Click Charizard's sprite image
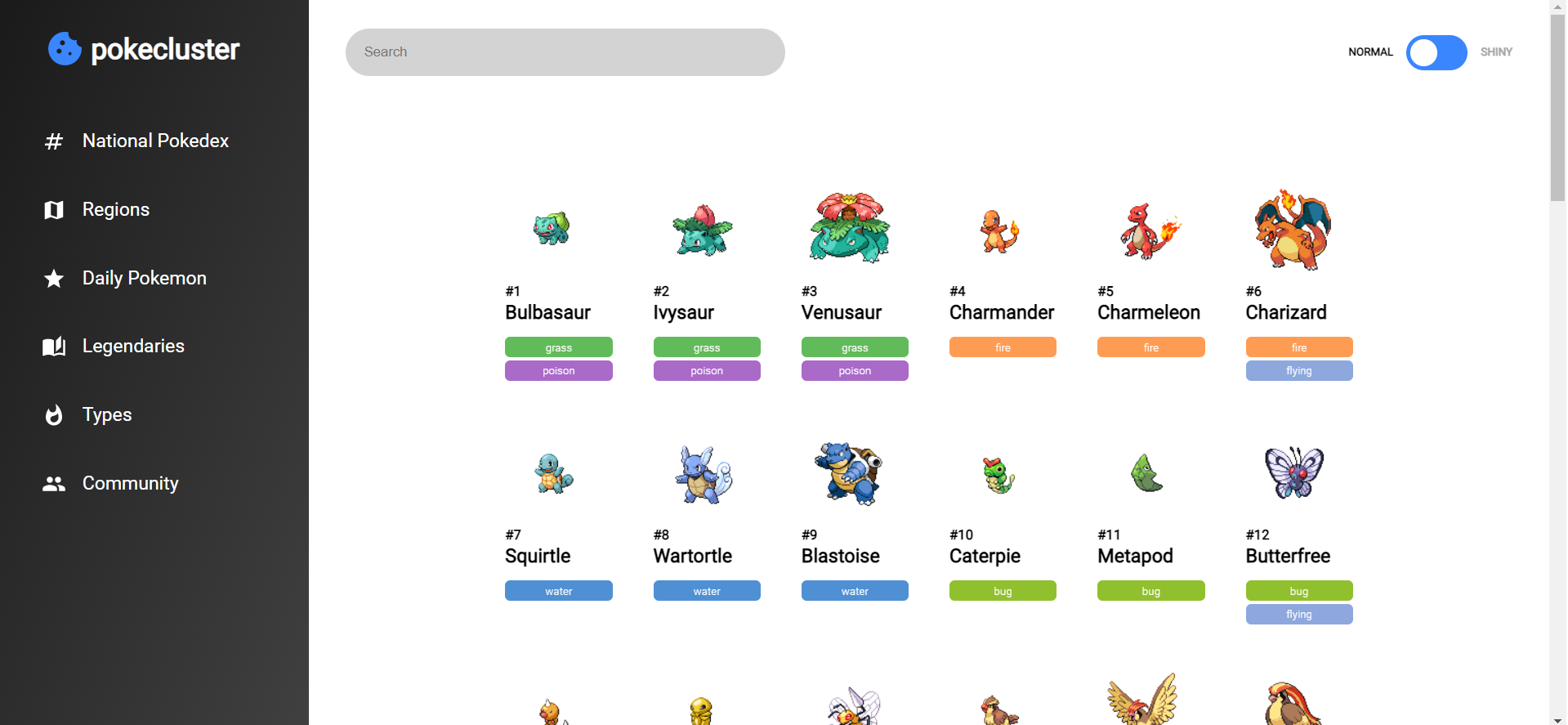Image resolution: width=1568 pixels, height=725 pixels. [x=1293, y=229]
